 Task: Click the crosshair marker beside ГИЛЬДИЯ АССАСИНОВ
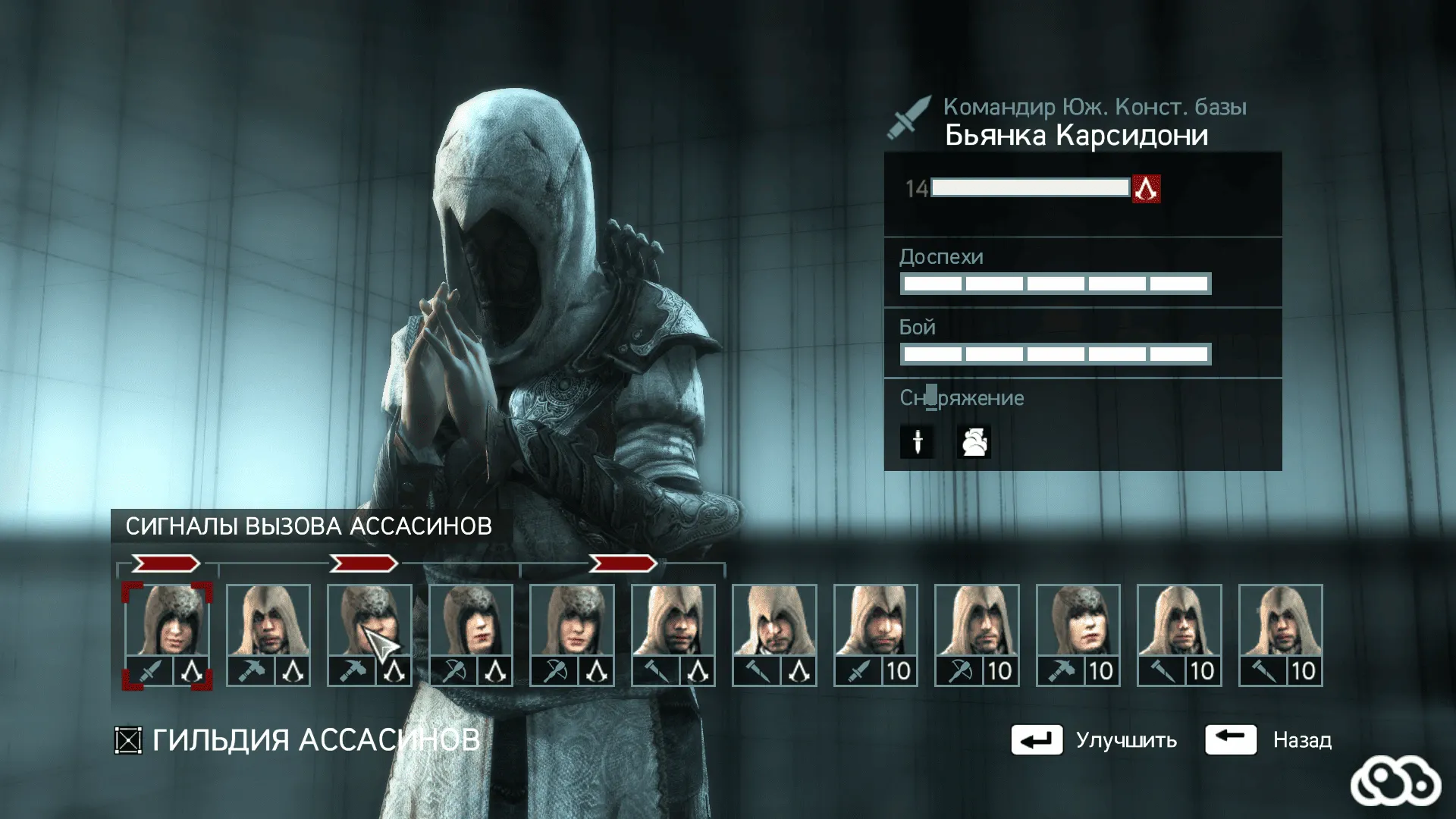coord(128,739)
